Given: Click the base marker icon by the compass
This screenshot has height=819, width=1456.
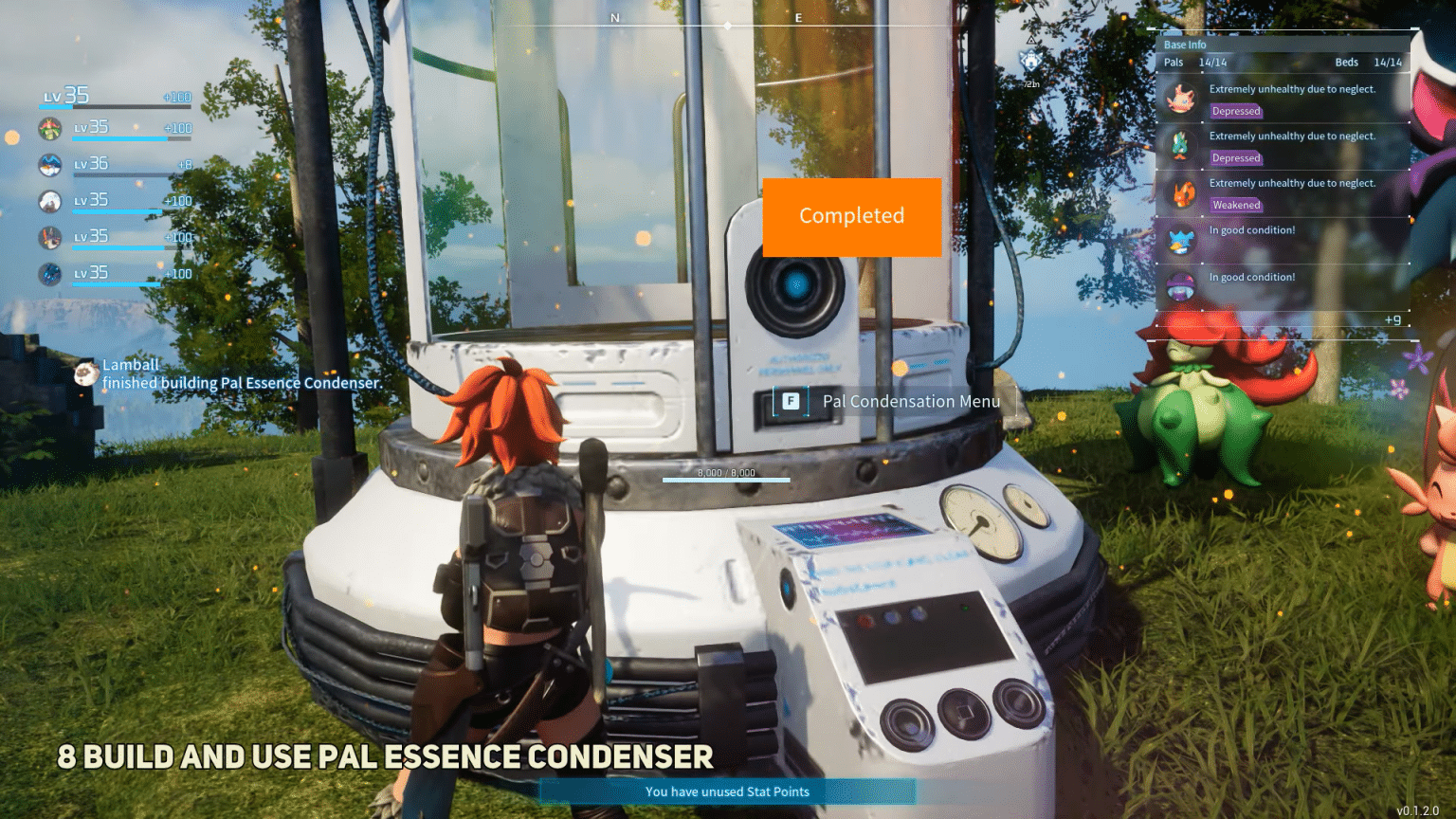Looking at the screenshot, I should tap(1030, 63).
